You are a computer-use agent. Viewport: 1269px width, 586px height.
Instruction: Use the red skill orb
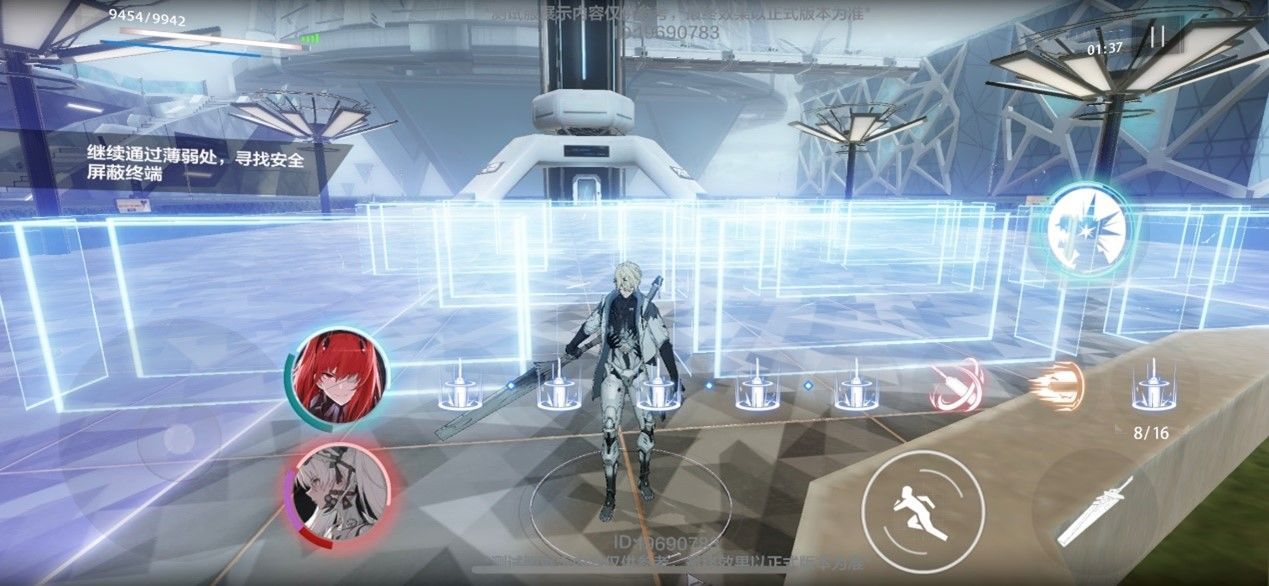[957, 388]
